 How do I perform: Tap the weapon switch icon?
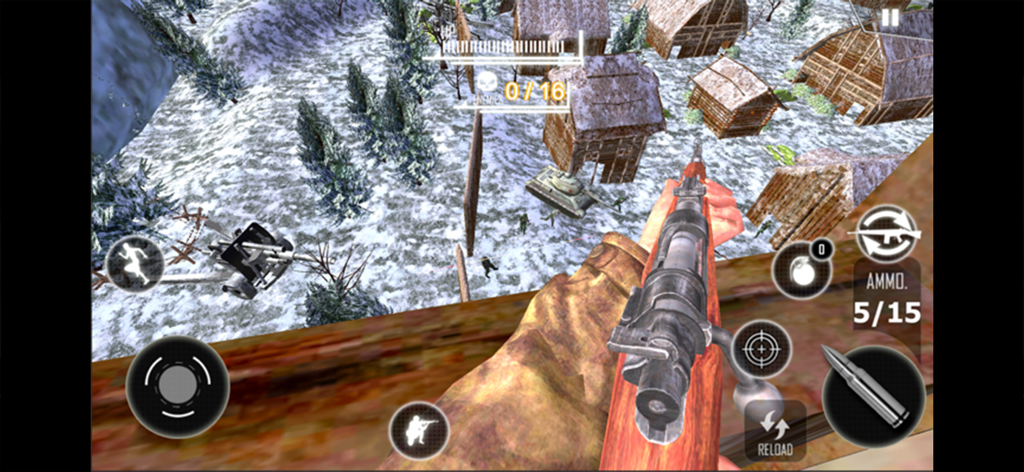885,234
